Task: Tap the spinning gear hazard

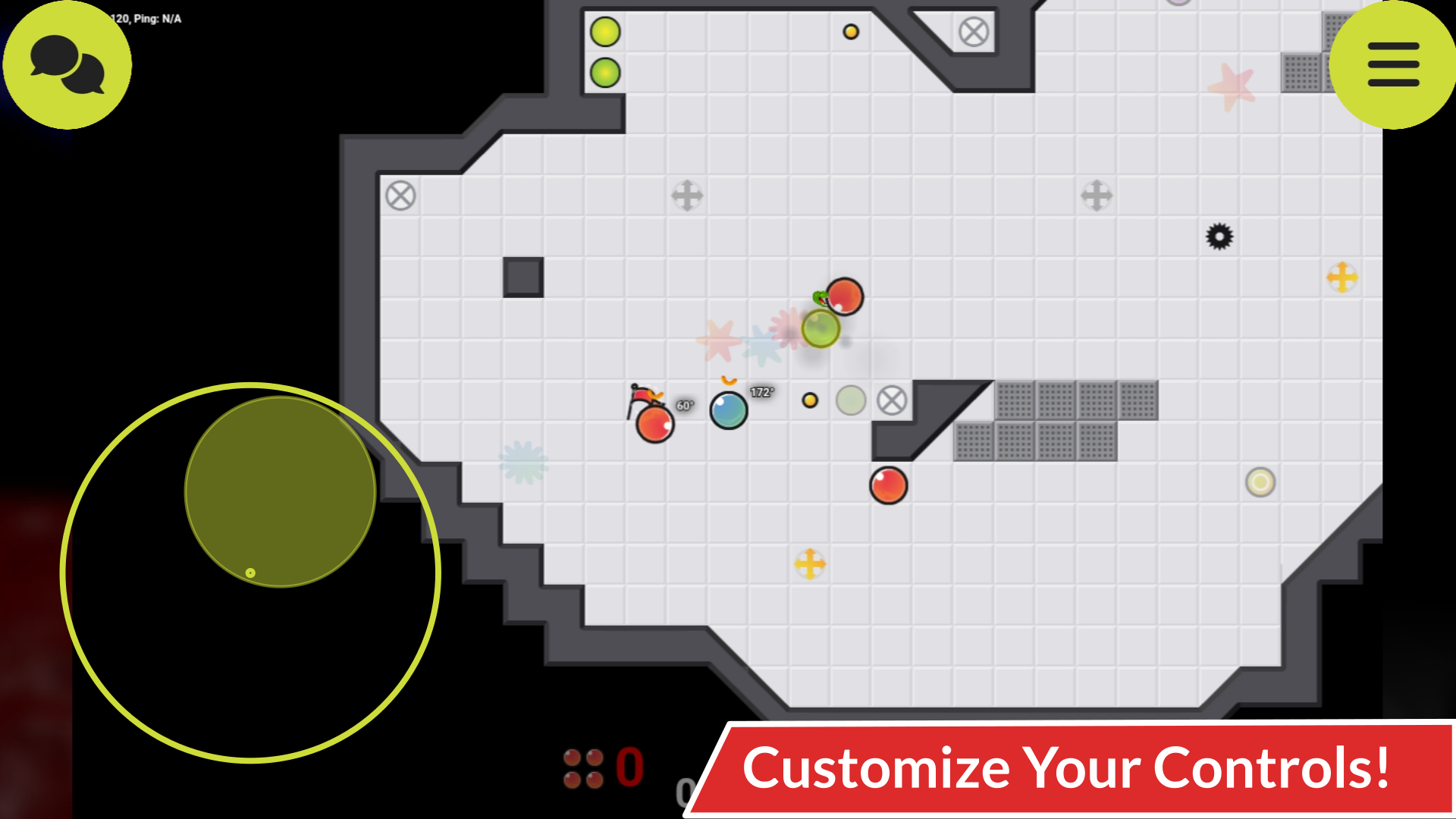Action: coord(1221,237)
